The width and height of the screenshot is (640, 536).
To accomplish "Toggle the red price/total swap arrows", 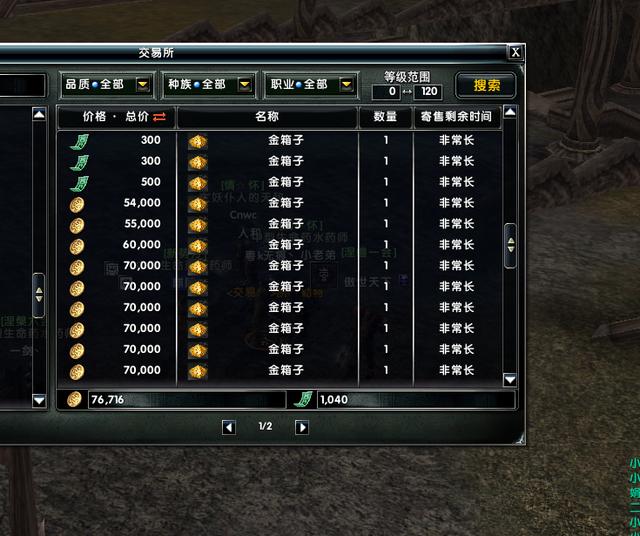I will pyautogui.click(x=160, y=117).
